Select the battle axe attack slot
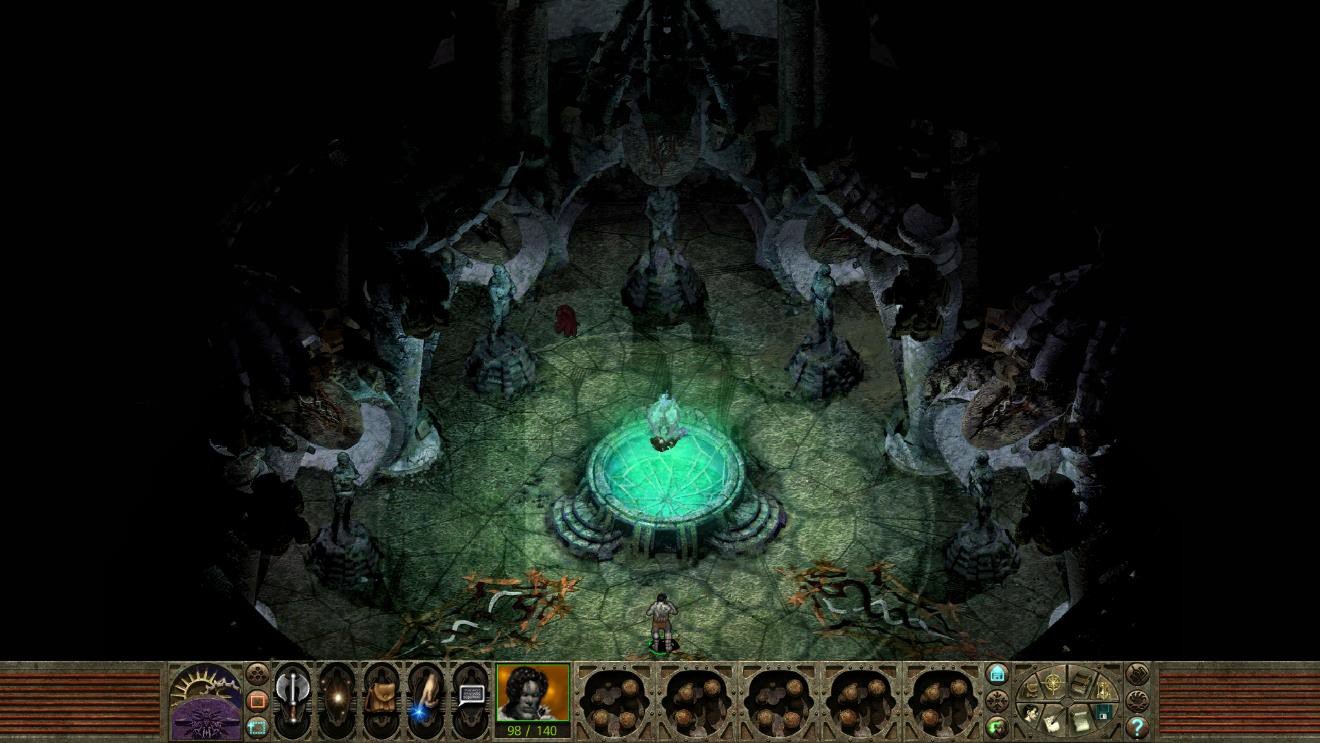This screenshot has height=743, width=1320. pos(293,699)
